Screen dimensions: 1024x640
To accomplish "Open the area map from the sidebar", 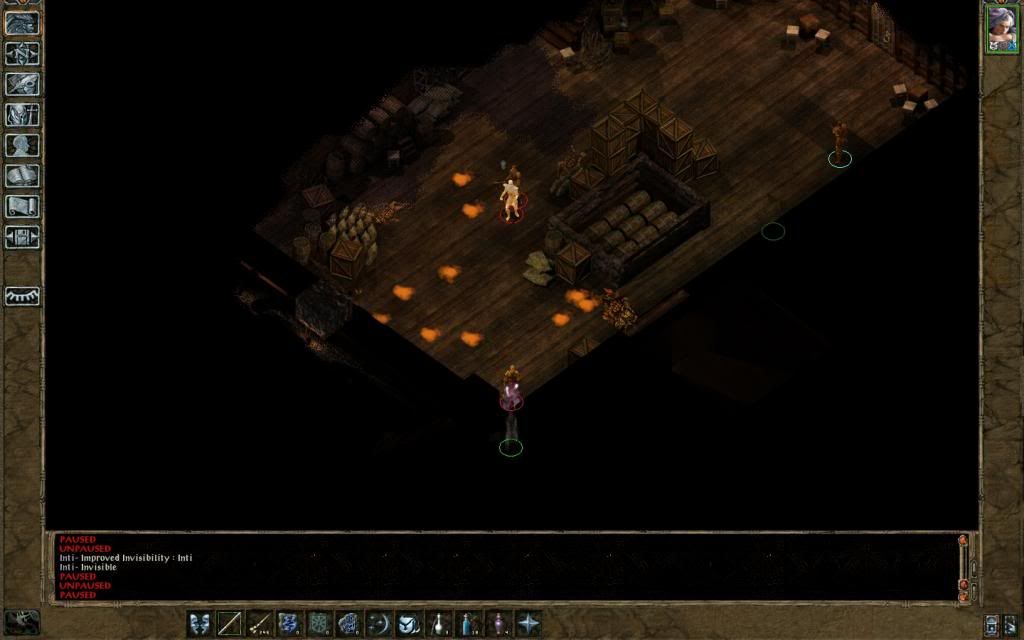I will (22, 52).
